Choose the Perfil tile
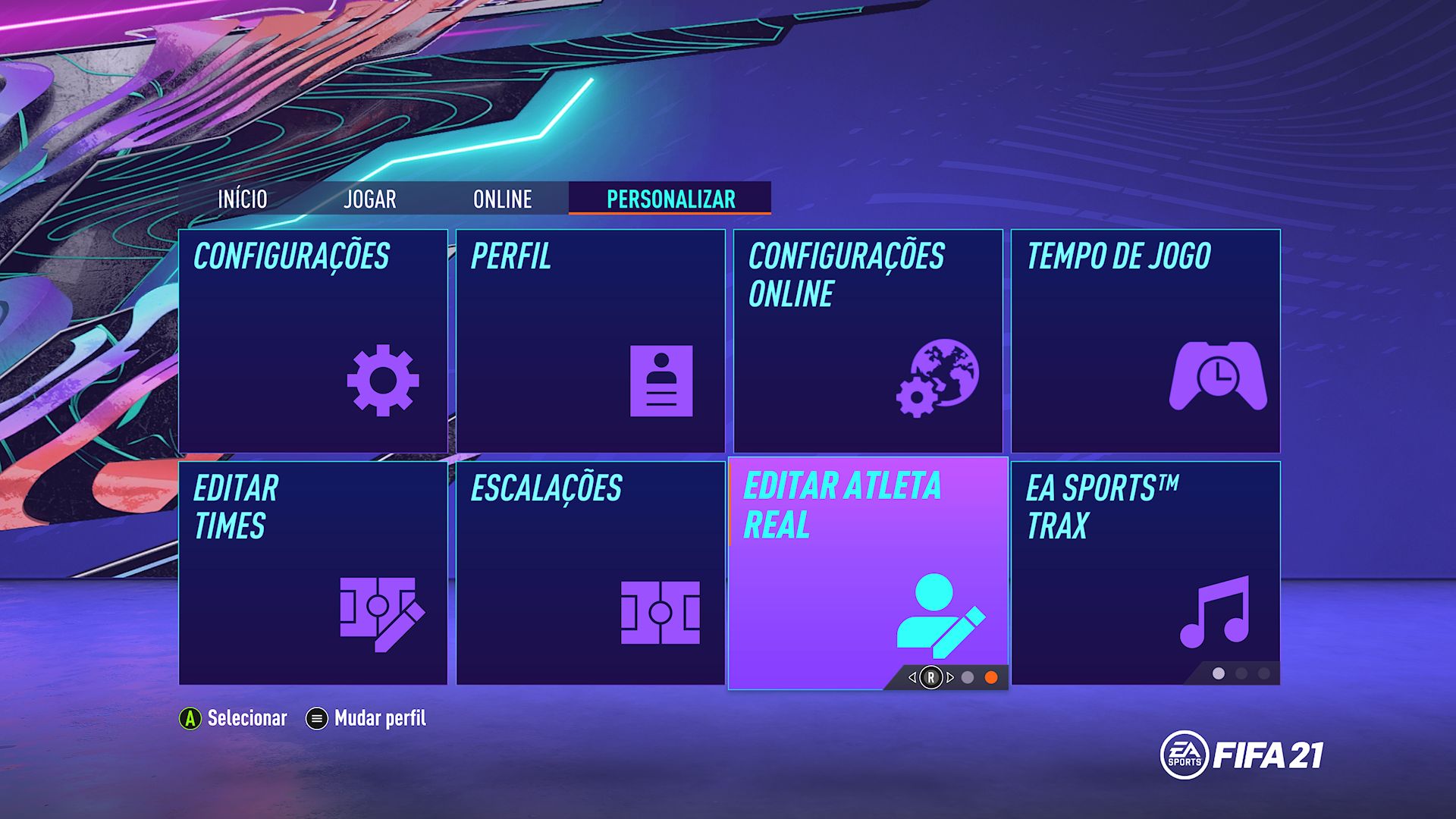Screen dimensions: 1456x819 point(590,341)
